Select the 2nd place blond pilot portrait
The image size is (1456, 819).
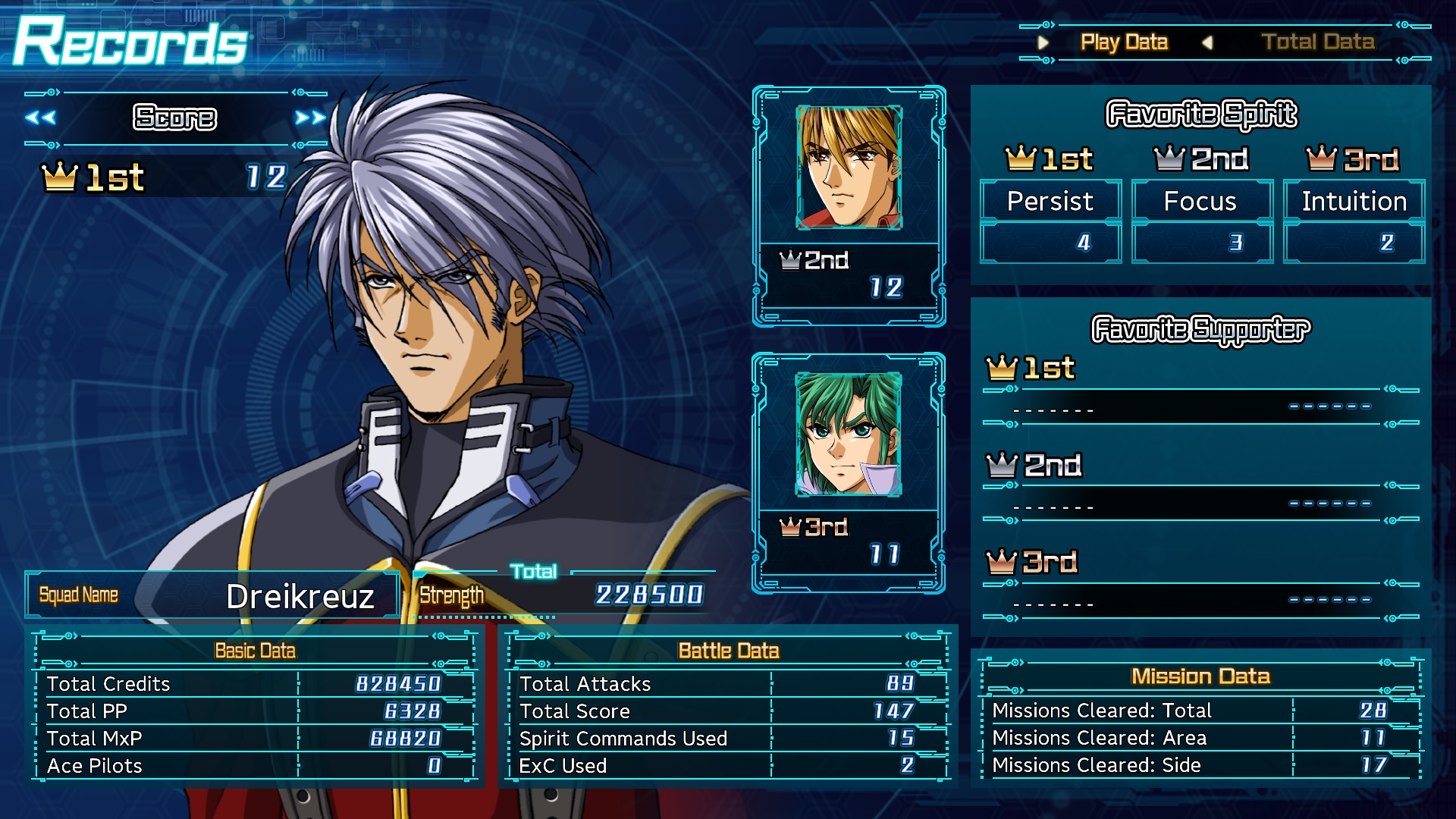pyautogui.click(x=849, y=168)
